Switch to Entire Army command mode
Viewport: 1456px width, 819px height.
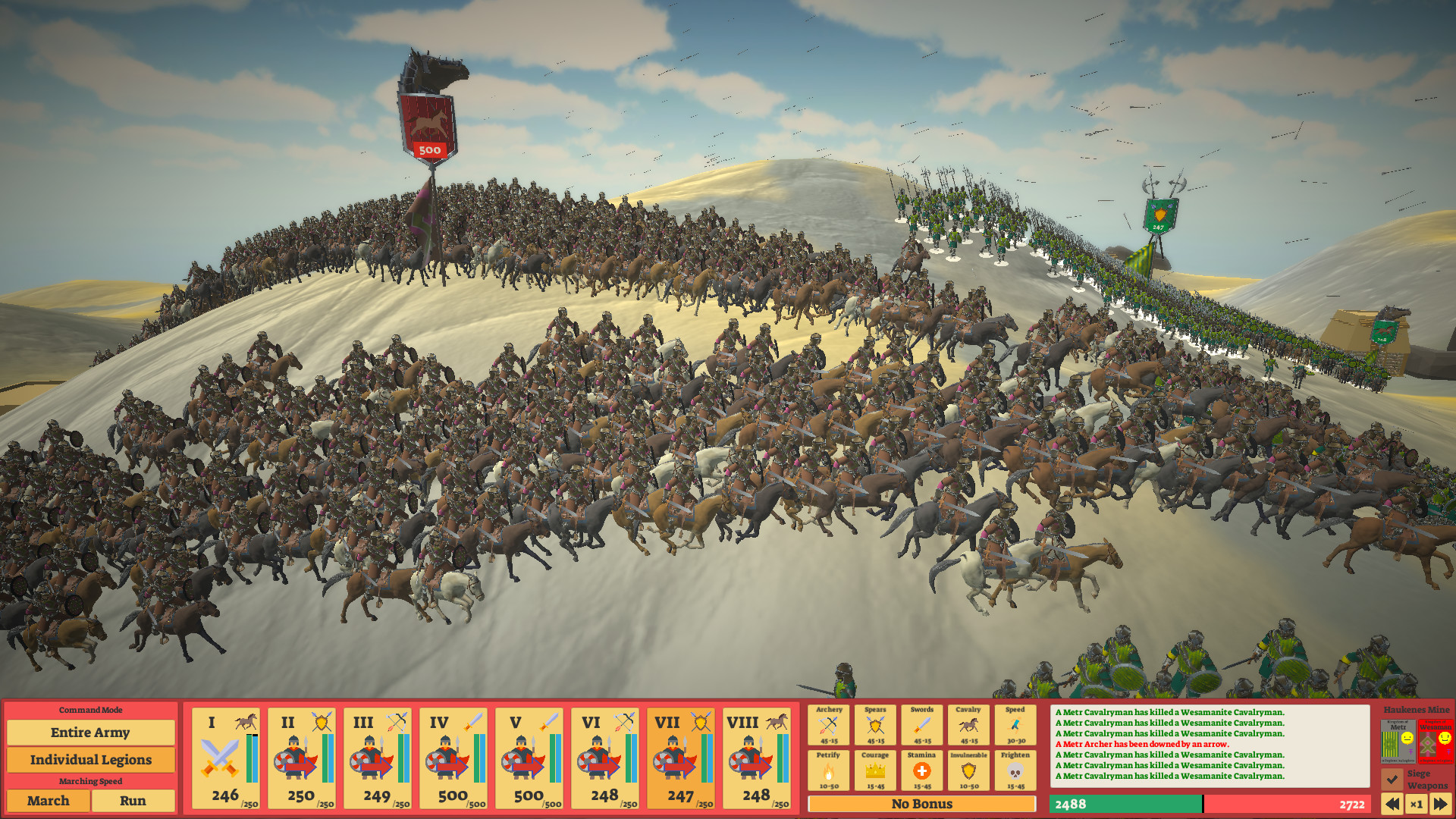click(91, 733)
